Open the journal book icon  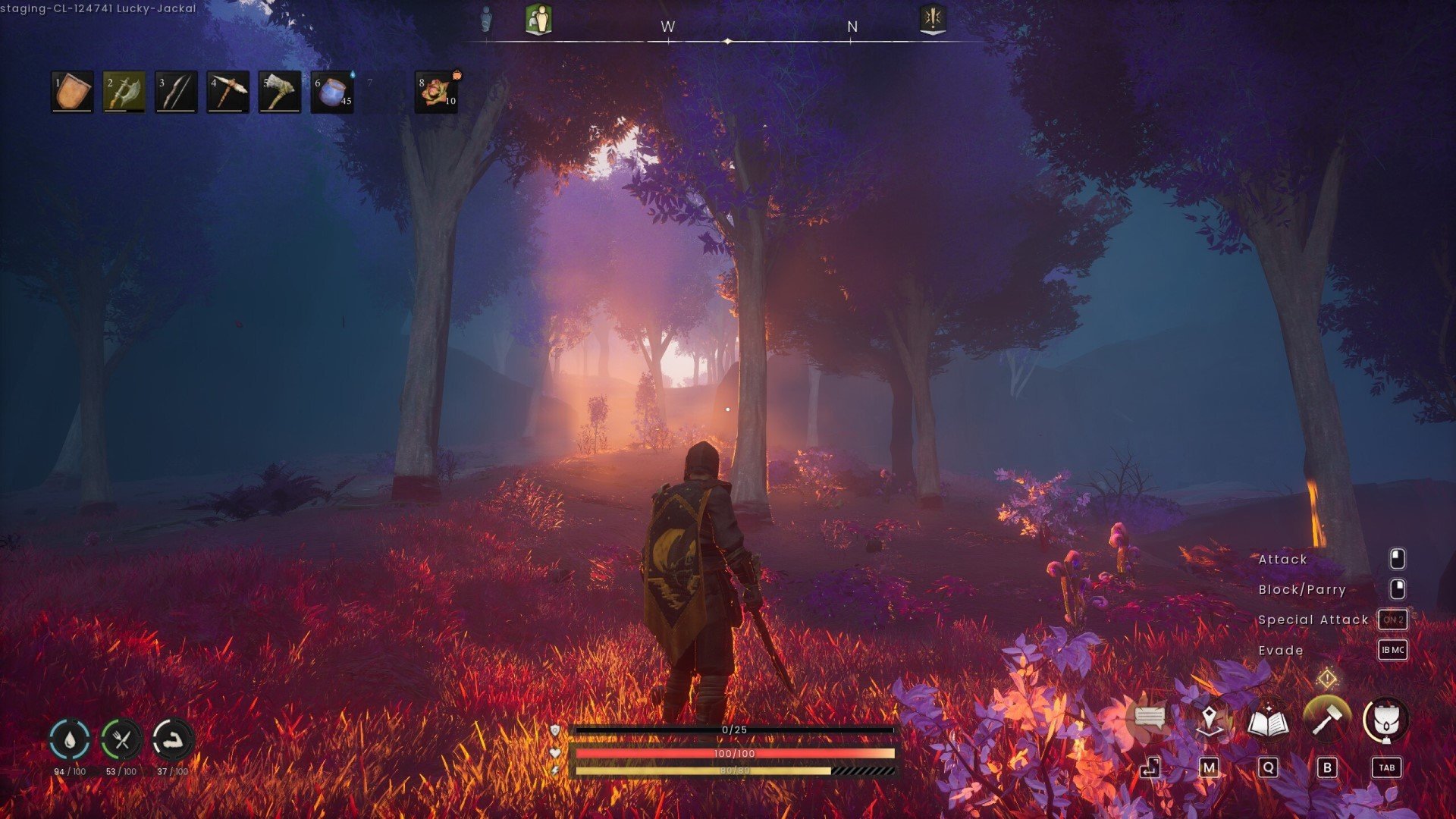tap(1268, 720)
